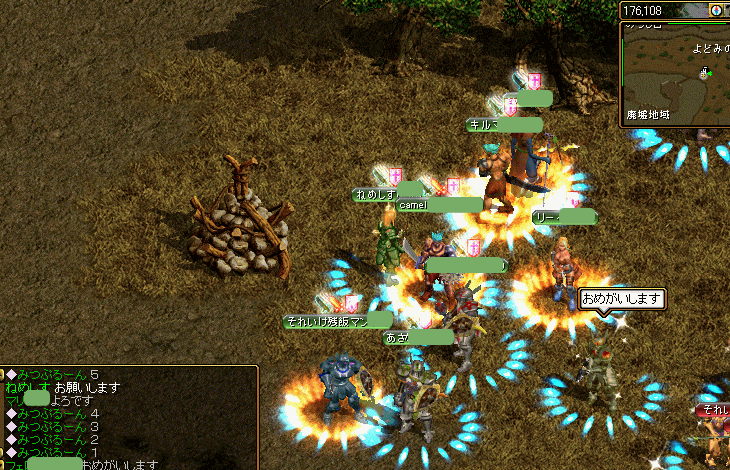This screenshot has width=730, height=470.
Task: Click the compass icon above the minimap
Action: (716, 10)
